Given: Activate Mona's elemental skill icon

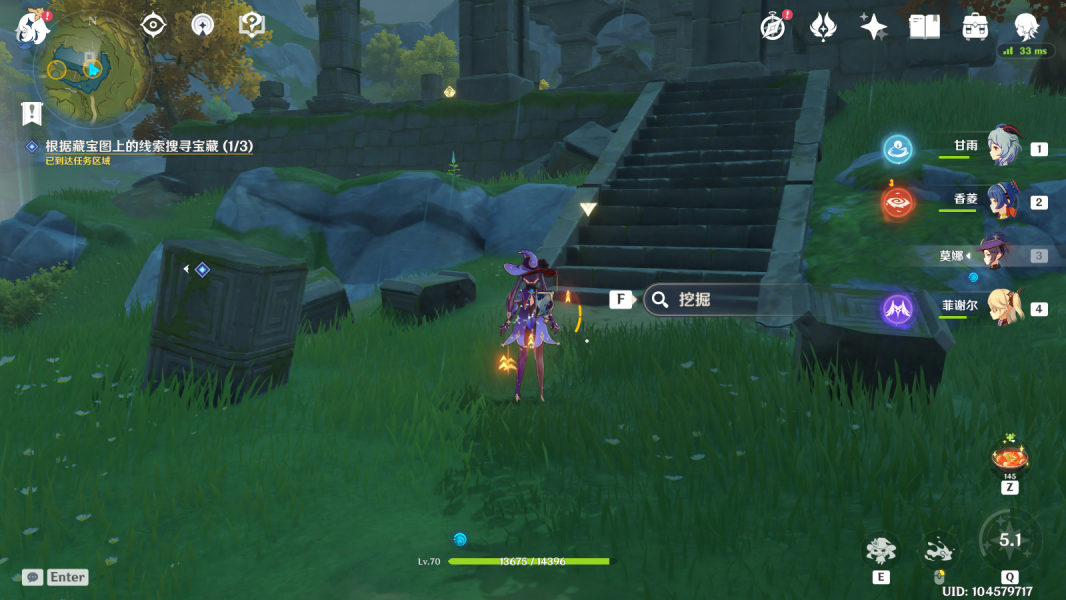Looking at the screenshot, I should tap(881, 550).
